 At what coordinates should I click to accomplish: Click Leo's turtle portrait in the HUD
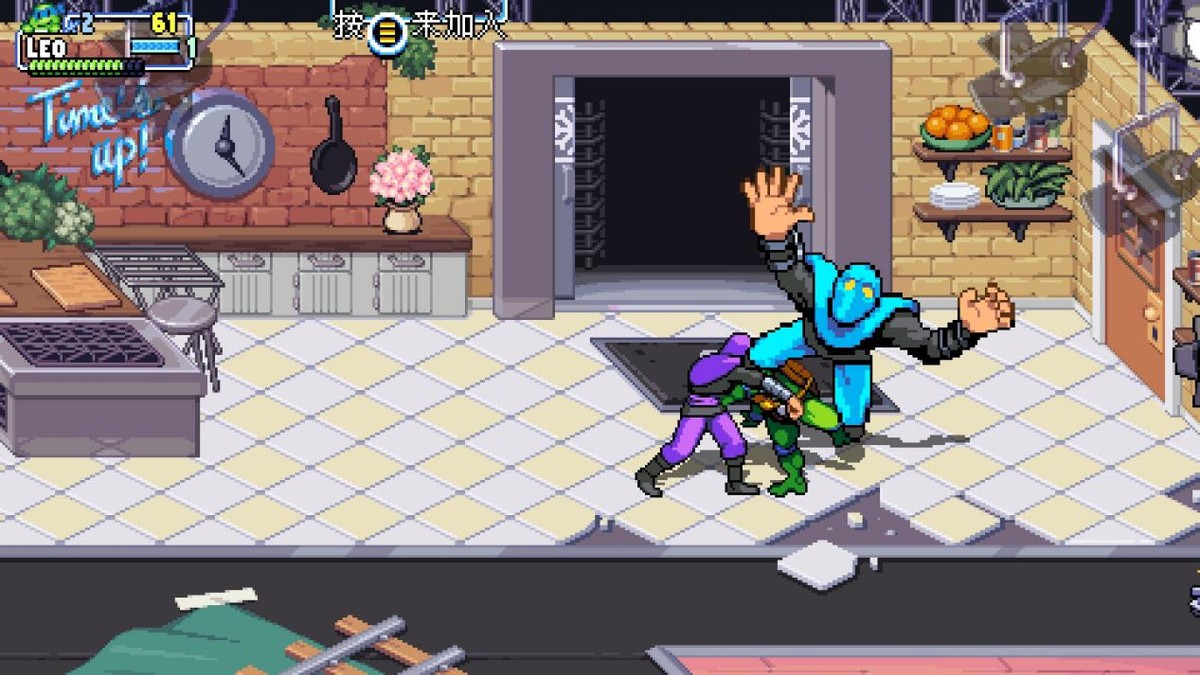click(43, 17)
